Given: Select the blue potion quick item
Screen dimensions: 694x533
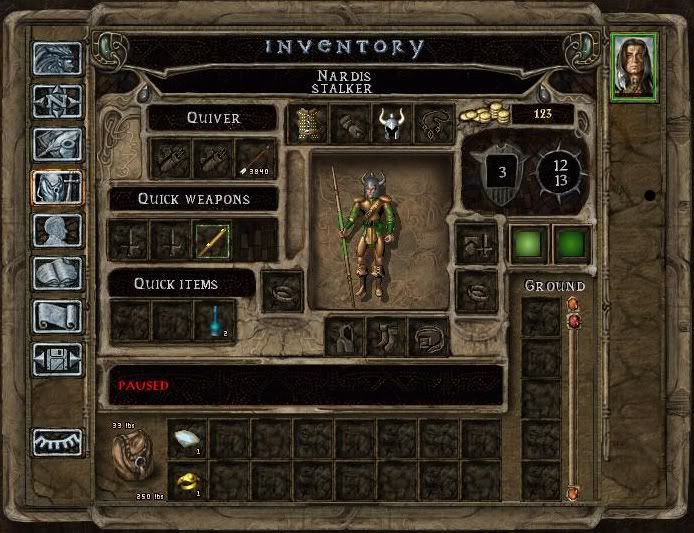Looking at the screenshot, I should click(213, 321).
